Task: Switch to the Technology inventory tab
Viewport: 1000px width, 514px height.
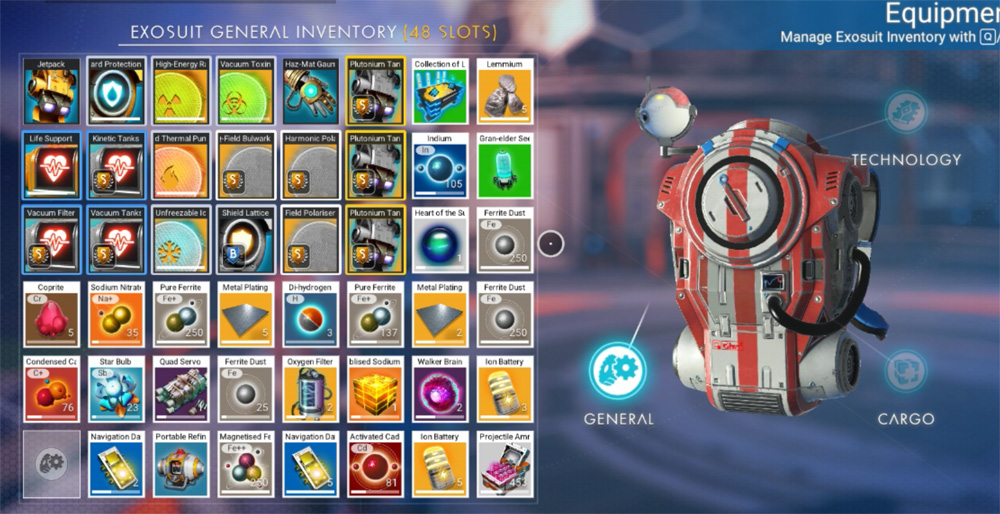Action: pyautogui.click(x=906, y=109)
